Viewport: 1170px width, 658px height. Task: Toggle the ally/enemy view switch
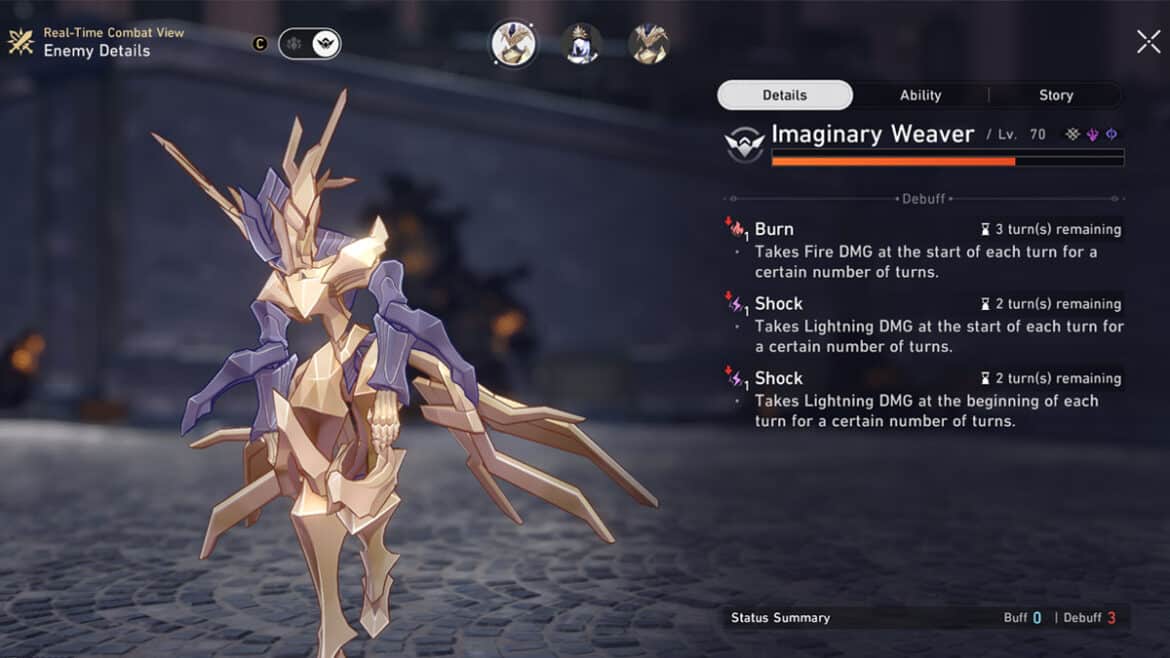[x=309, y=44]
